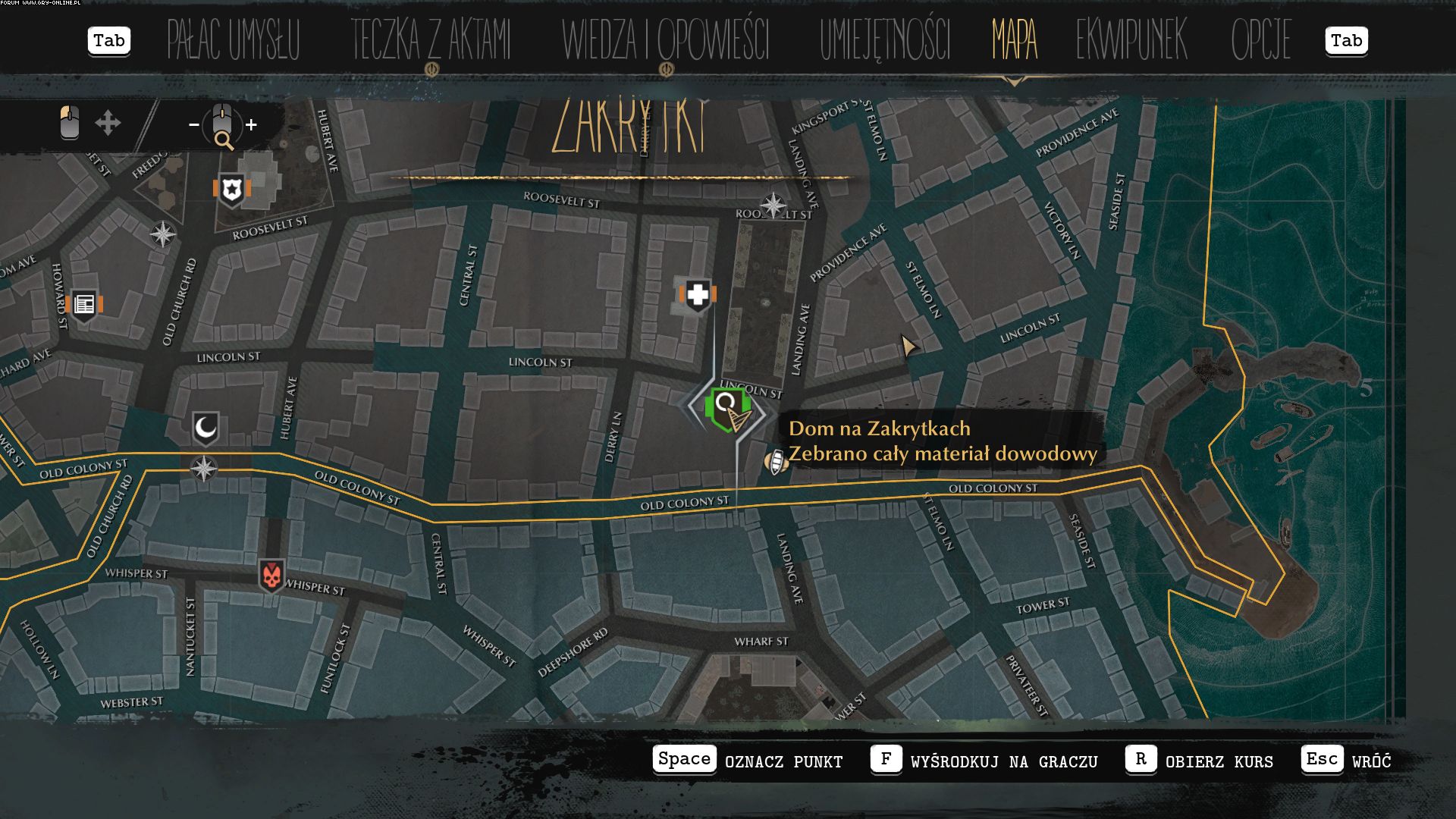Click the hospital cross map marker

[x=698, y=294]
